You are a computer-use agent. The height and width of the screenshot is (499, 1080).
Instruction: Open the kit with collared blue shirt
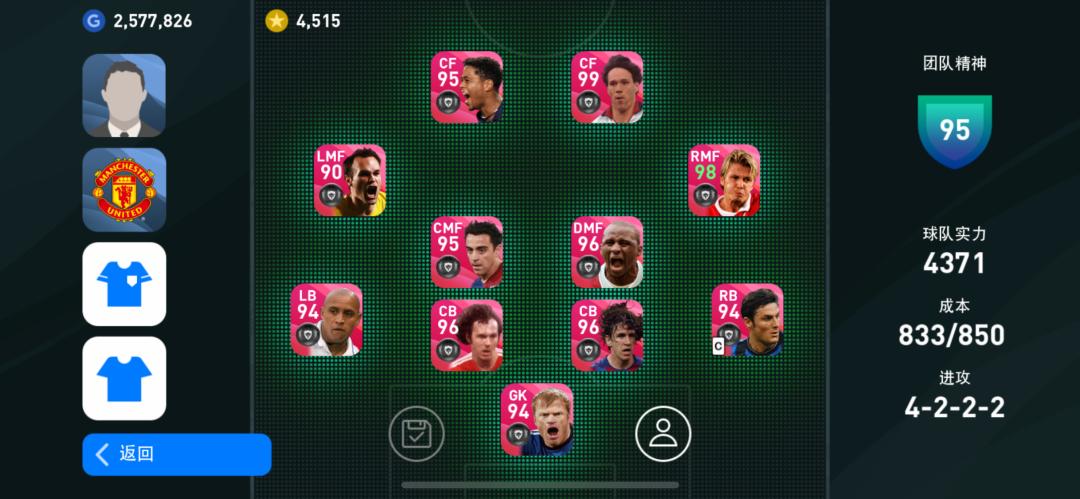coord(124,284)
